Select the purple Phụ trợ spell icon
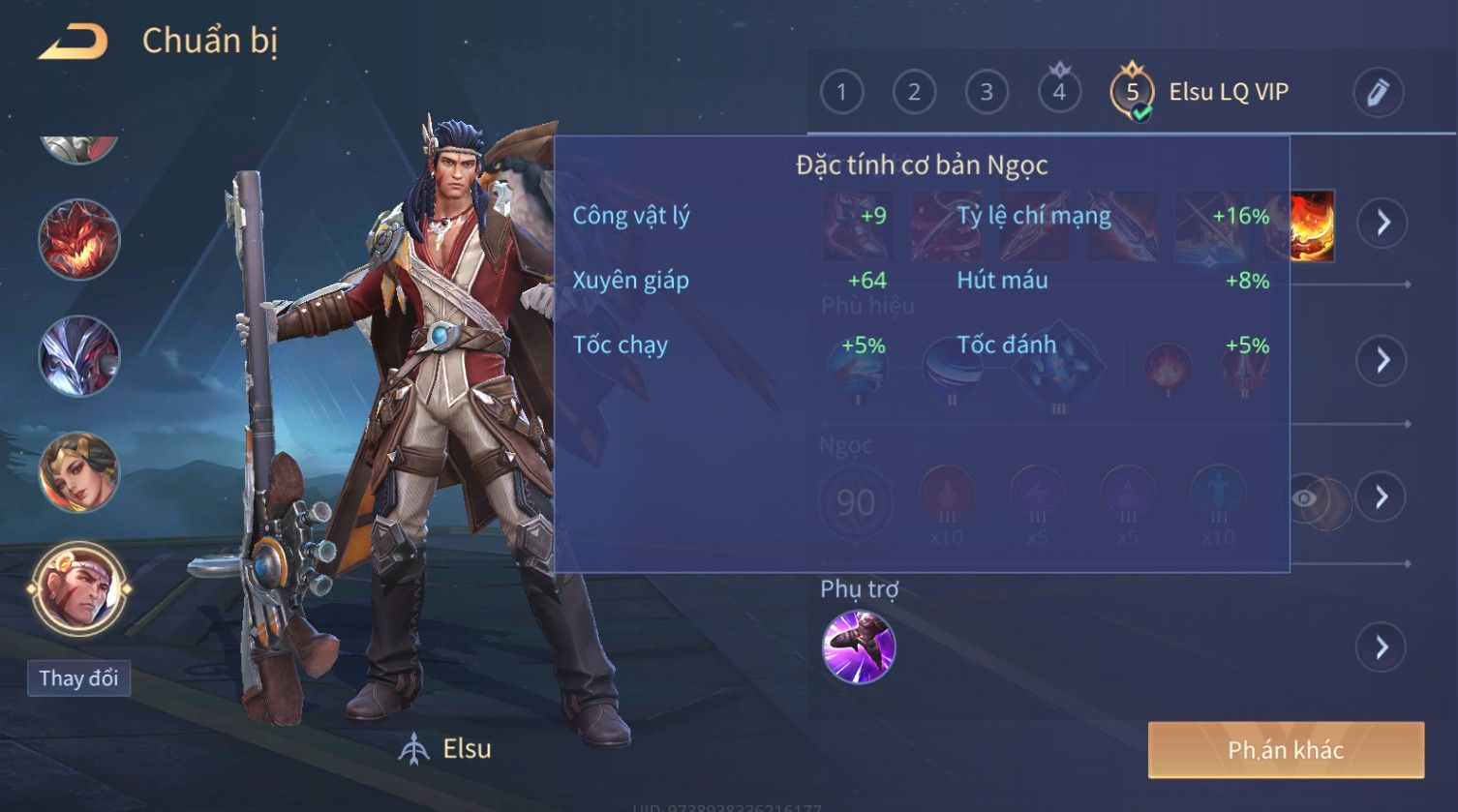 pos(858,647)
